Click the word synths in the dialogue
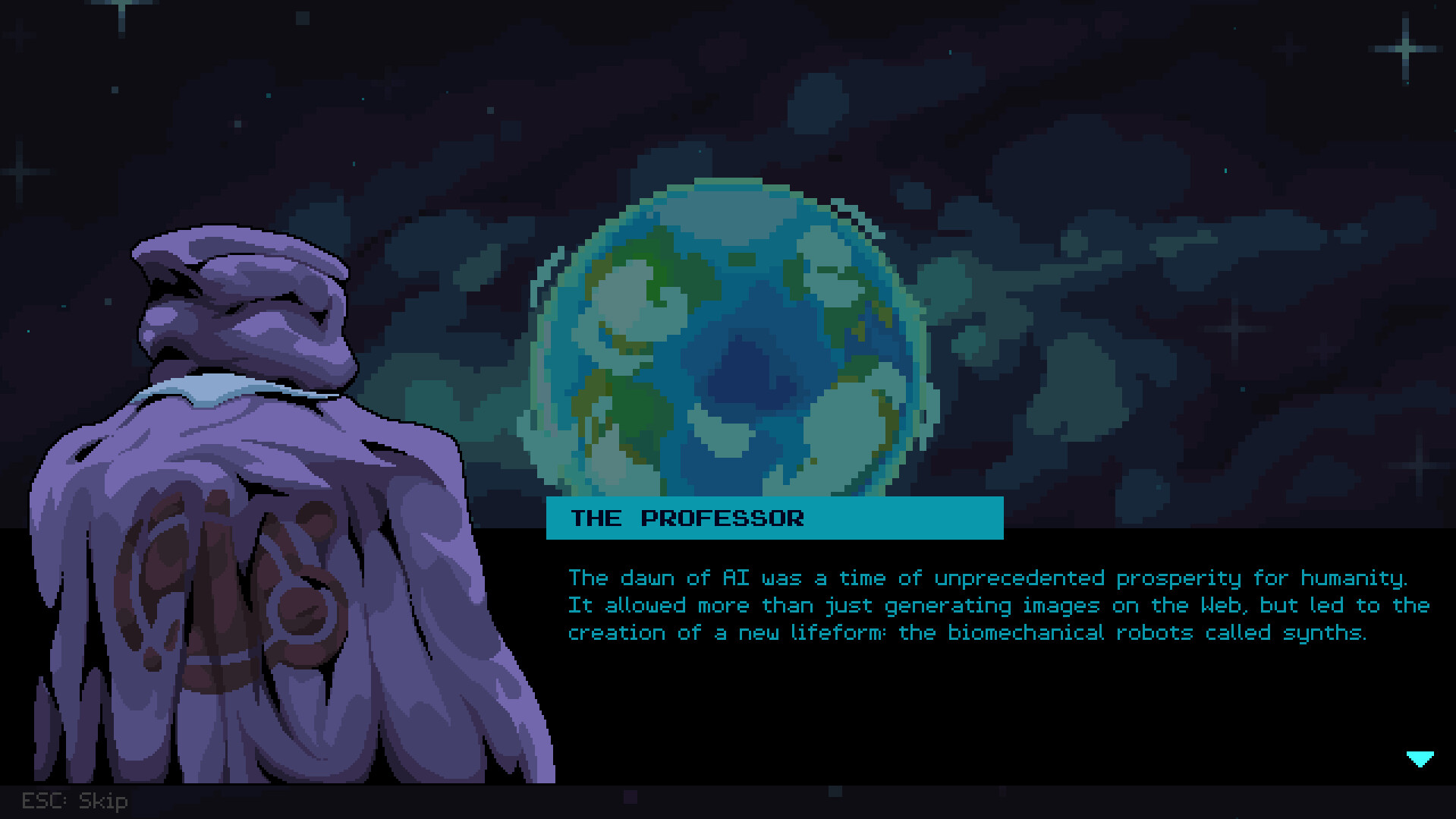The image size is (1456, 819). coord(1324,633)
